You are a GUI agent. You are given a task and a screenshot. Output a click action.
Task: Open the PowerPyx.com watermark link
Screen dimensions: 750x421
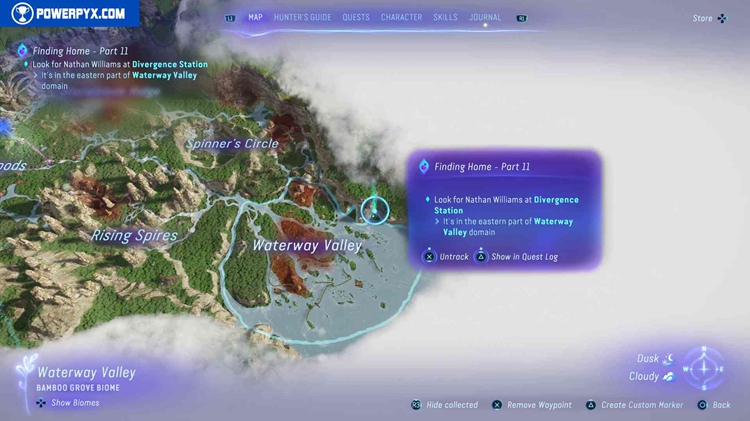[x=68, y=14]
